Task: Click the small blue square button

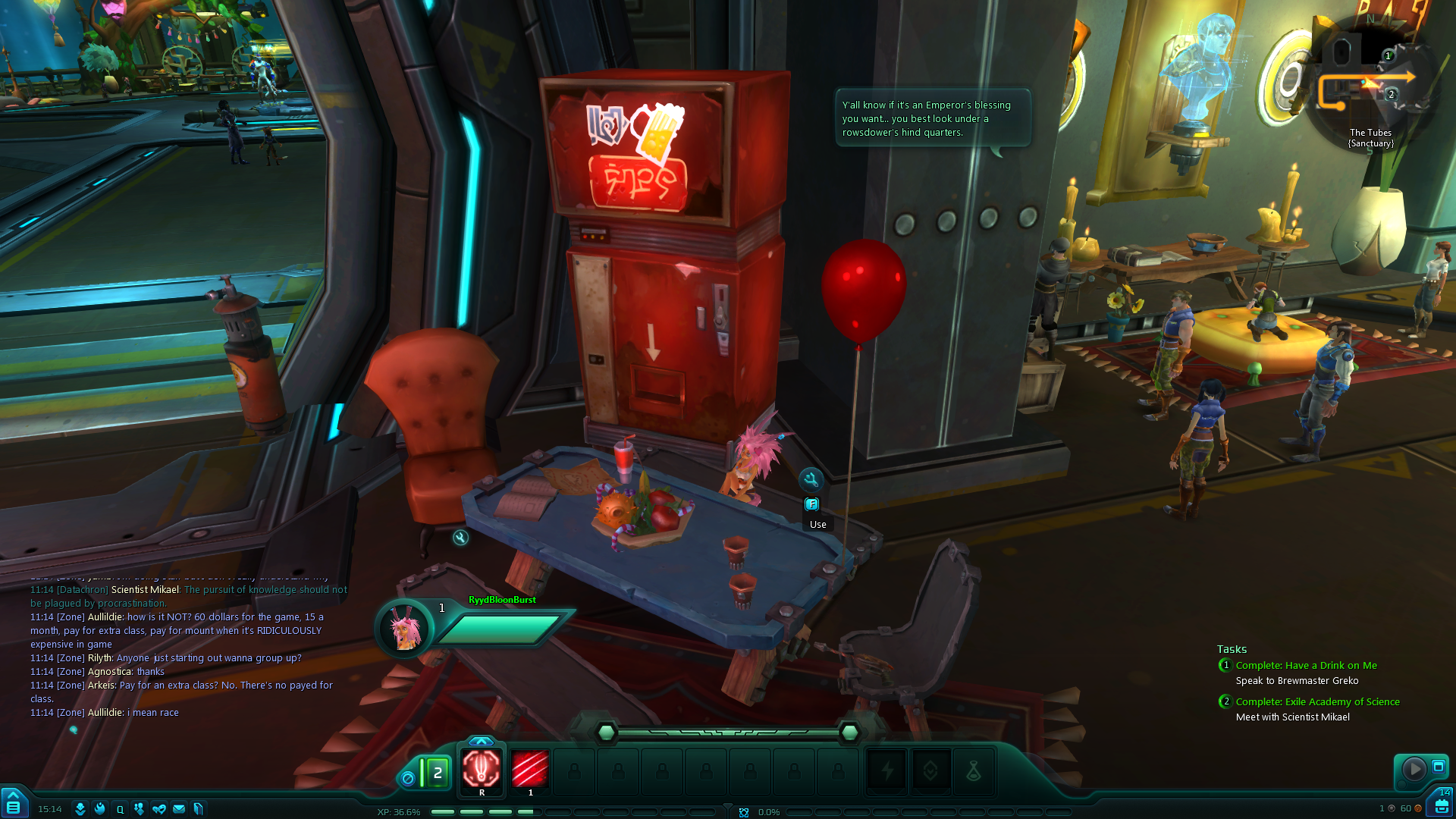Action: point(1438,767)
